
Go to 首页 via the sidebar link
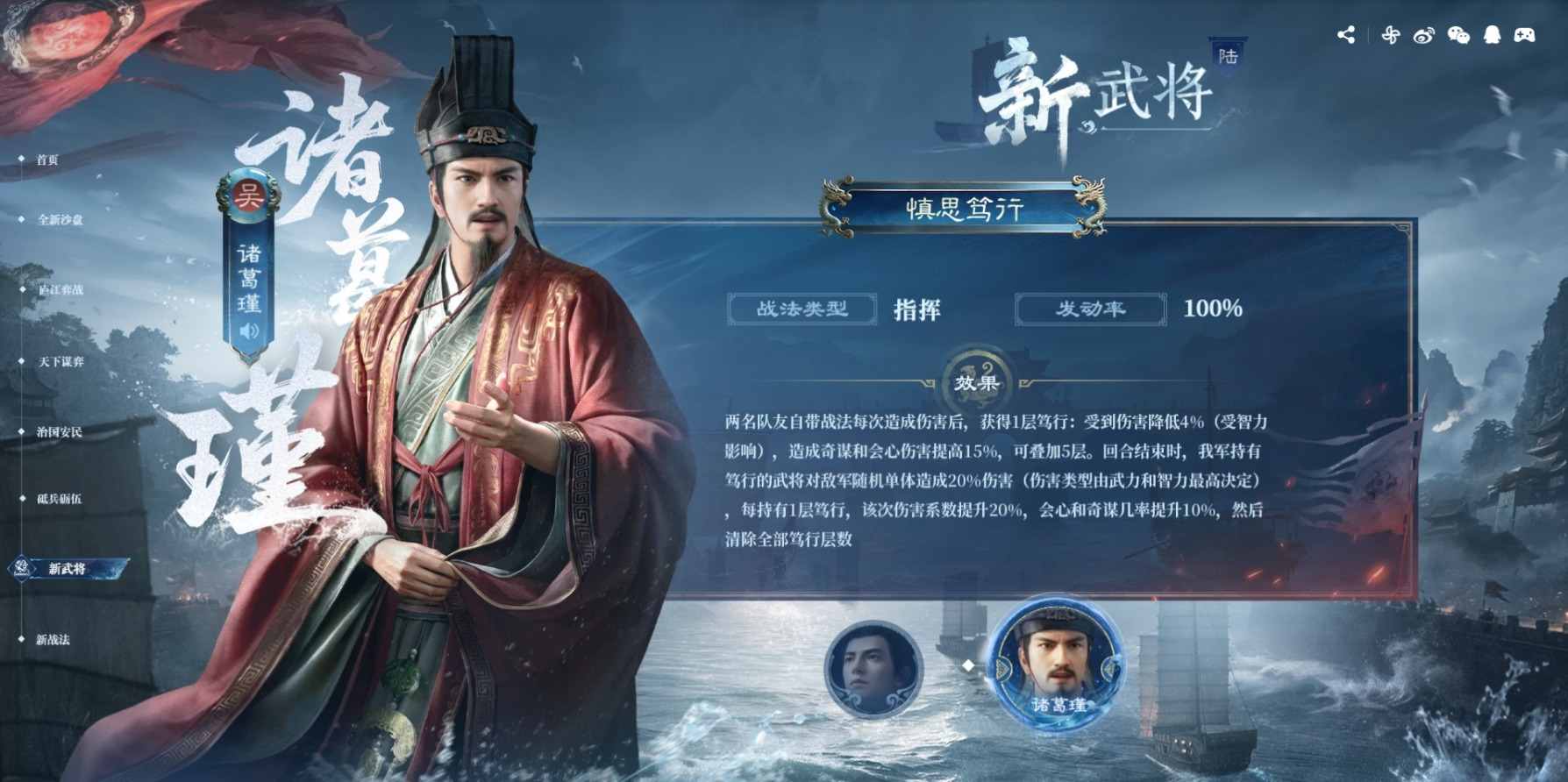[x=49, y=157]
